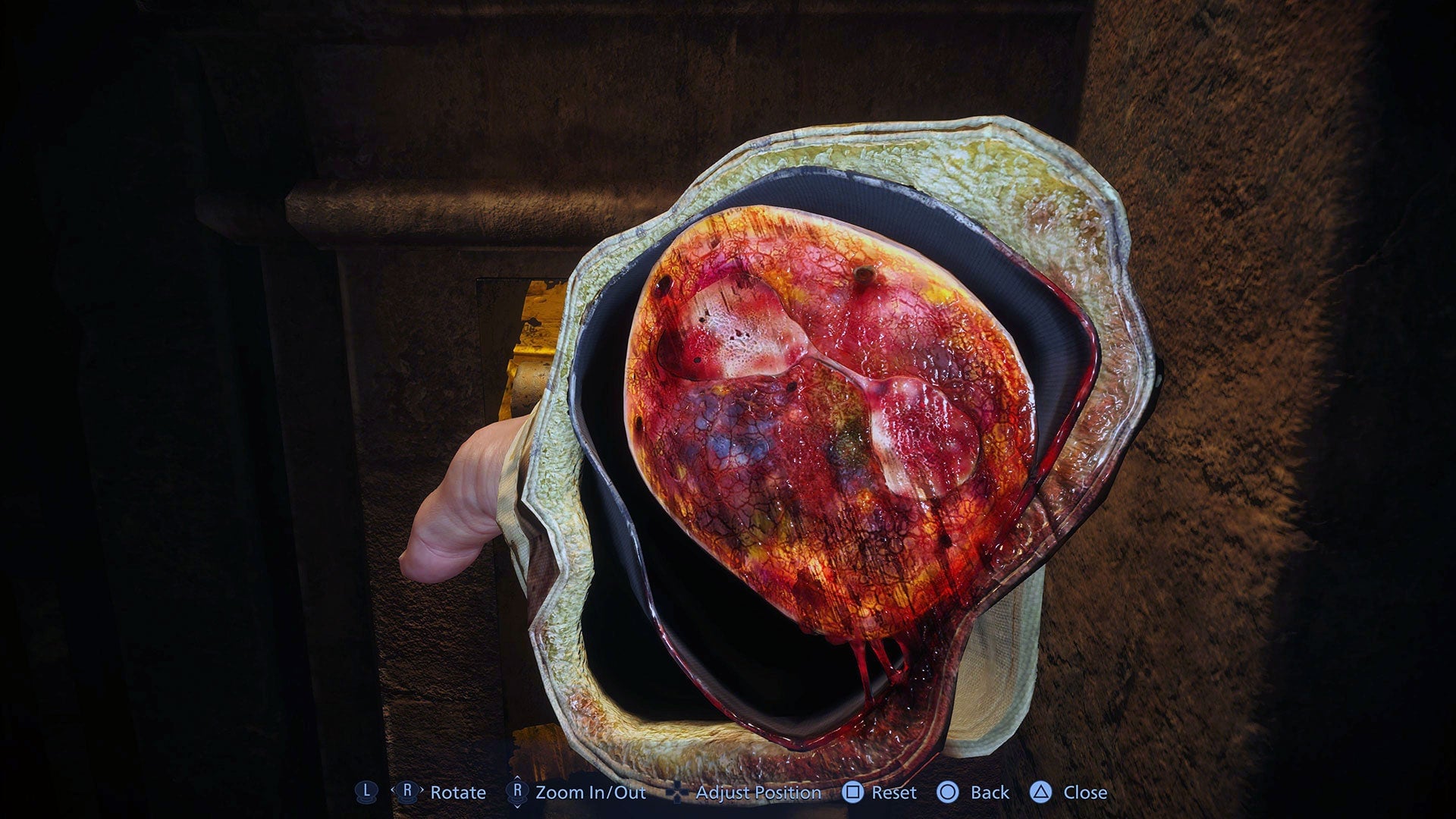Viewport: 1456px width, 819px height.
Task: Click the Adjust Position label
Action: [758, 792]
